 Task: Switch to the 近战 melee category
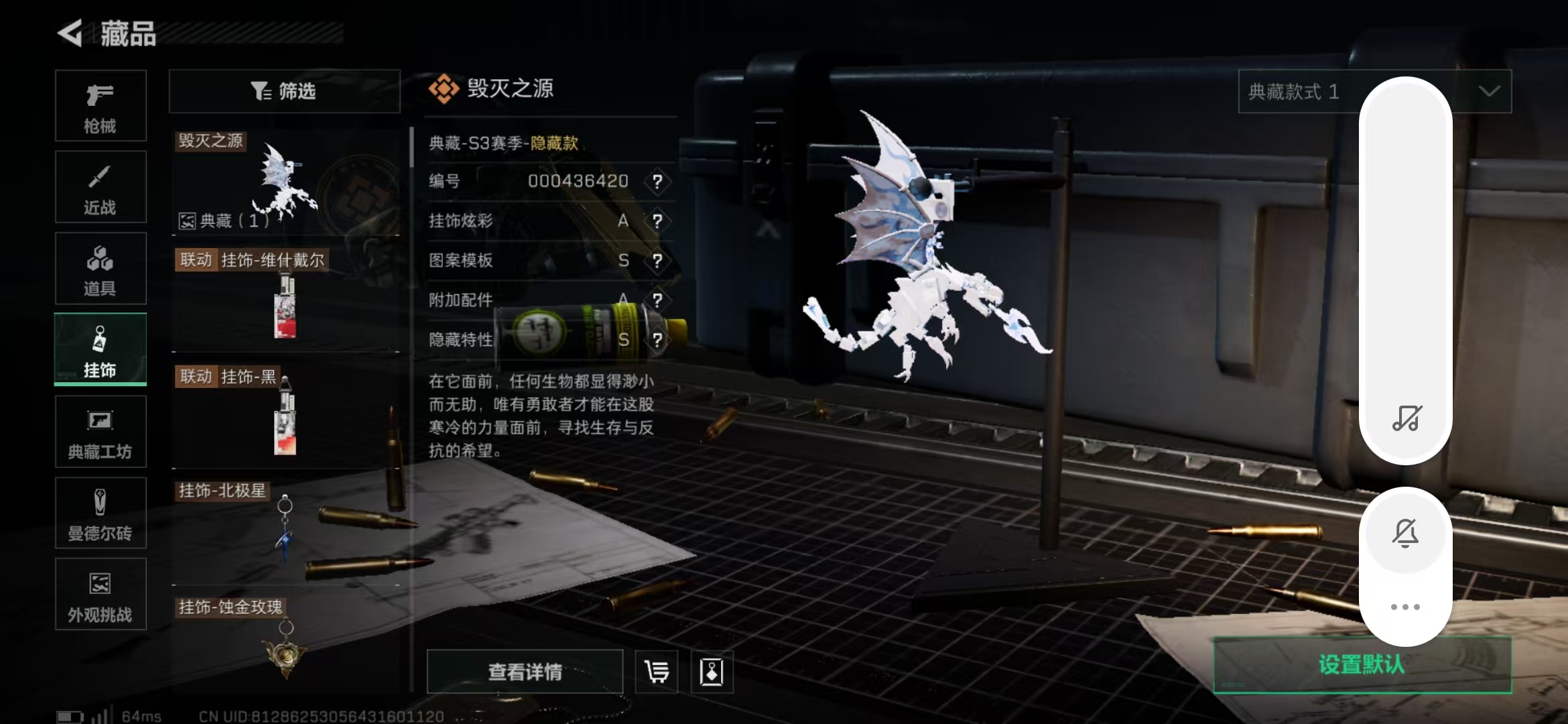[x=101, y=186]
